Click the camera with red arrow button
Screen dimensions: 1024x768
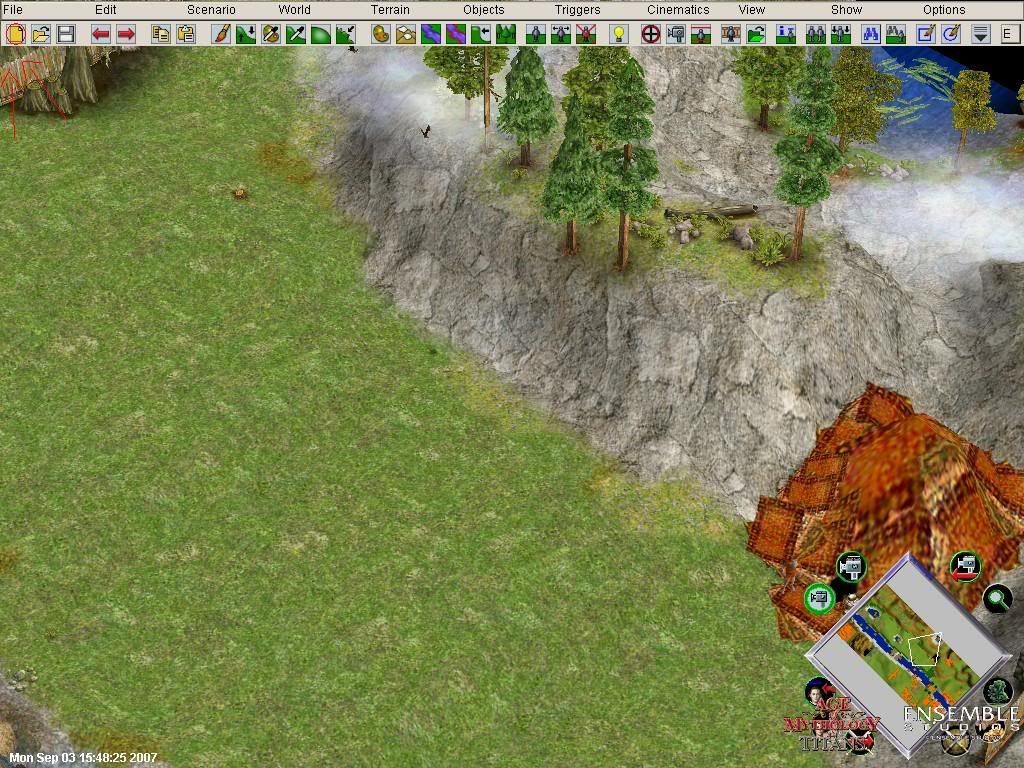point(965,567)
